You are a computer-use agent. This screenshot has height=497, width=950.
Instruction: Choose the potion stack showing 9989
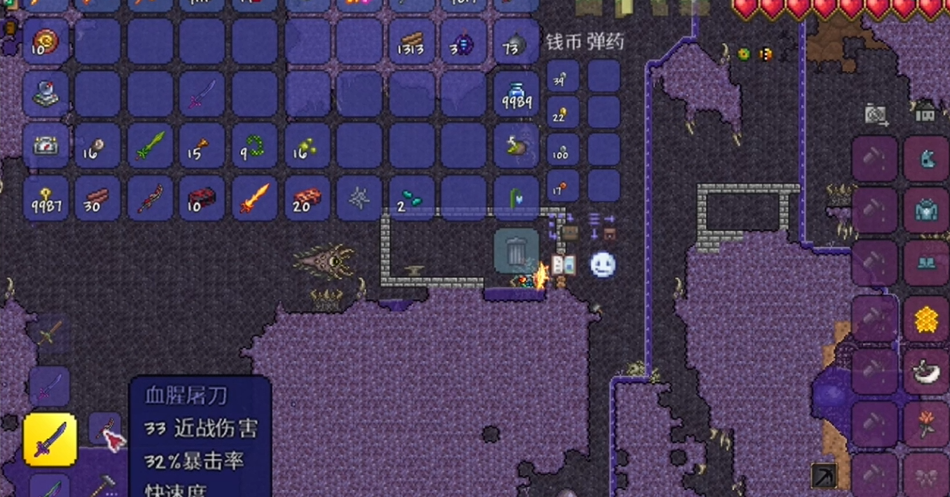click(516, 94)
